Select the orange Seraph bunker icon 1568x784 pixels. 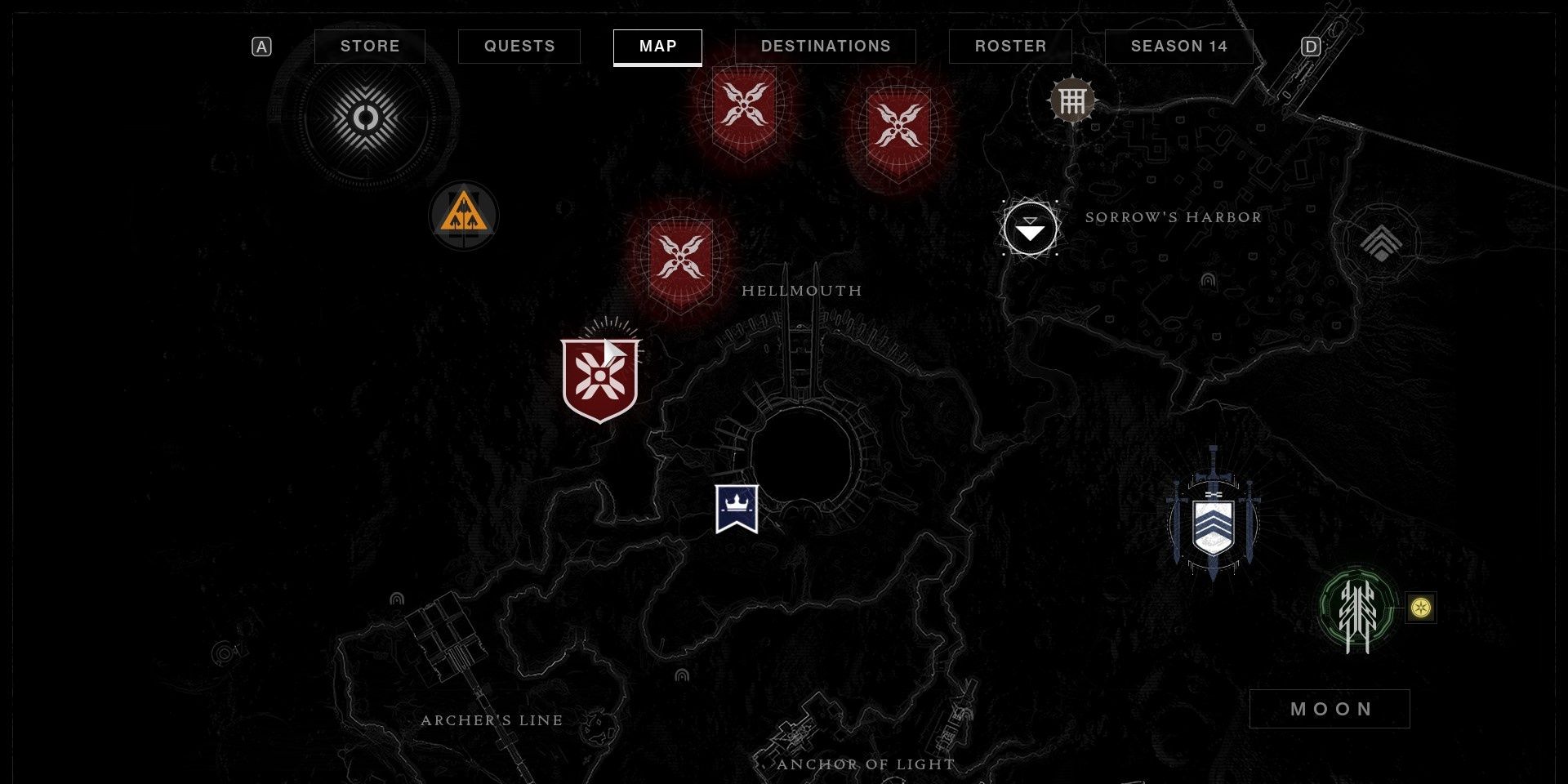(464, 216)
